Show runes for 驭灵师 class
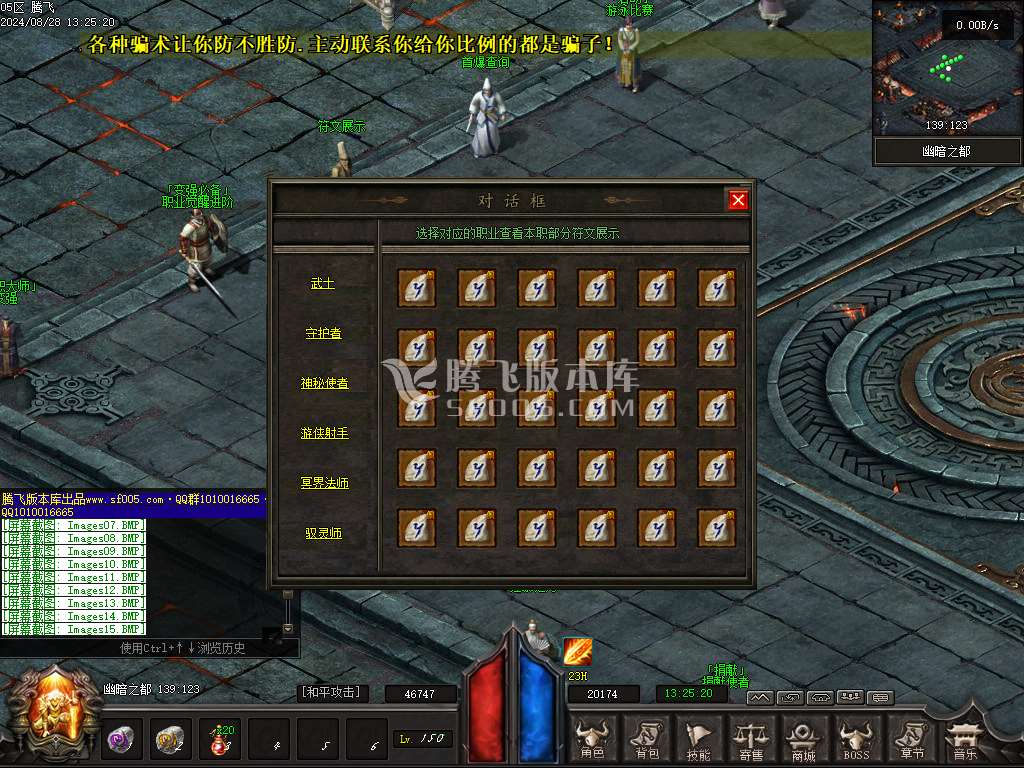Image resolution: width=1024 pixels, height=768 pixels. pyautogui.click(x=323, y=533)
